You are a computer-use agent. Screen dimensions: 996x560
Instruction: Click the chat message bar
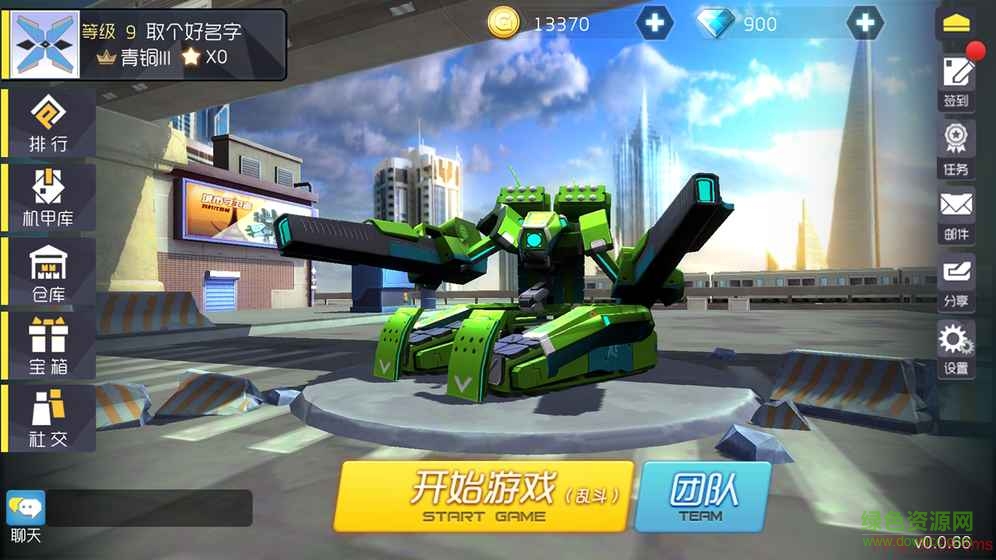pyautogui.click(x=150, y=508)
